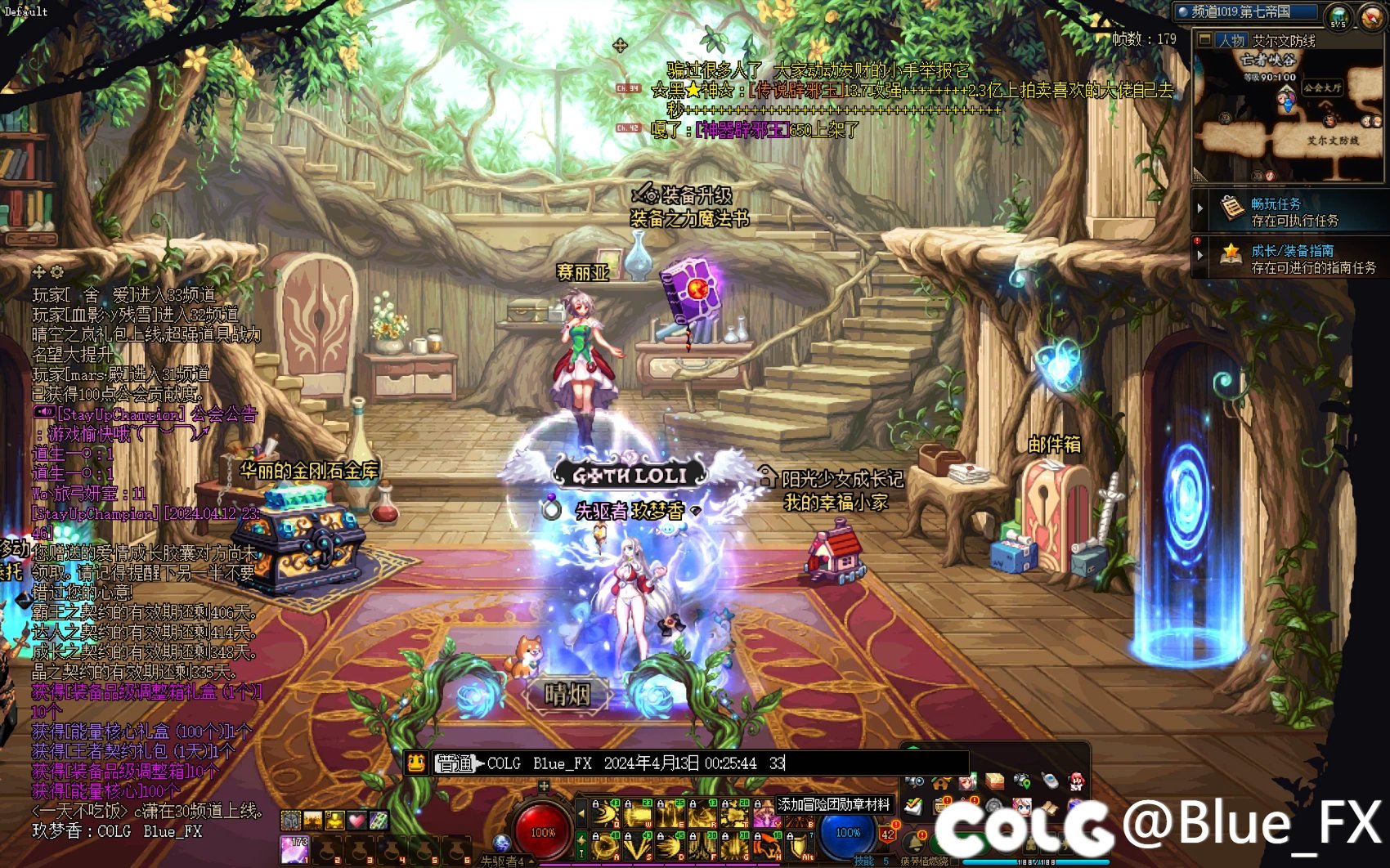Click the pink heart buff icon
1390x868 pixels.
point(357,819)
